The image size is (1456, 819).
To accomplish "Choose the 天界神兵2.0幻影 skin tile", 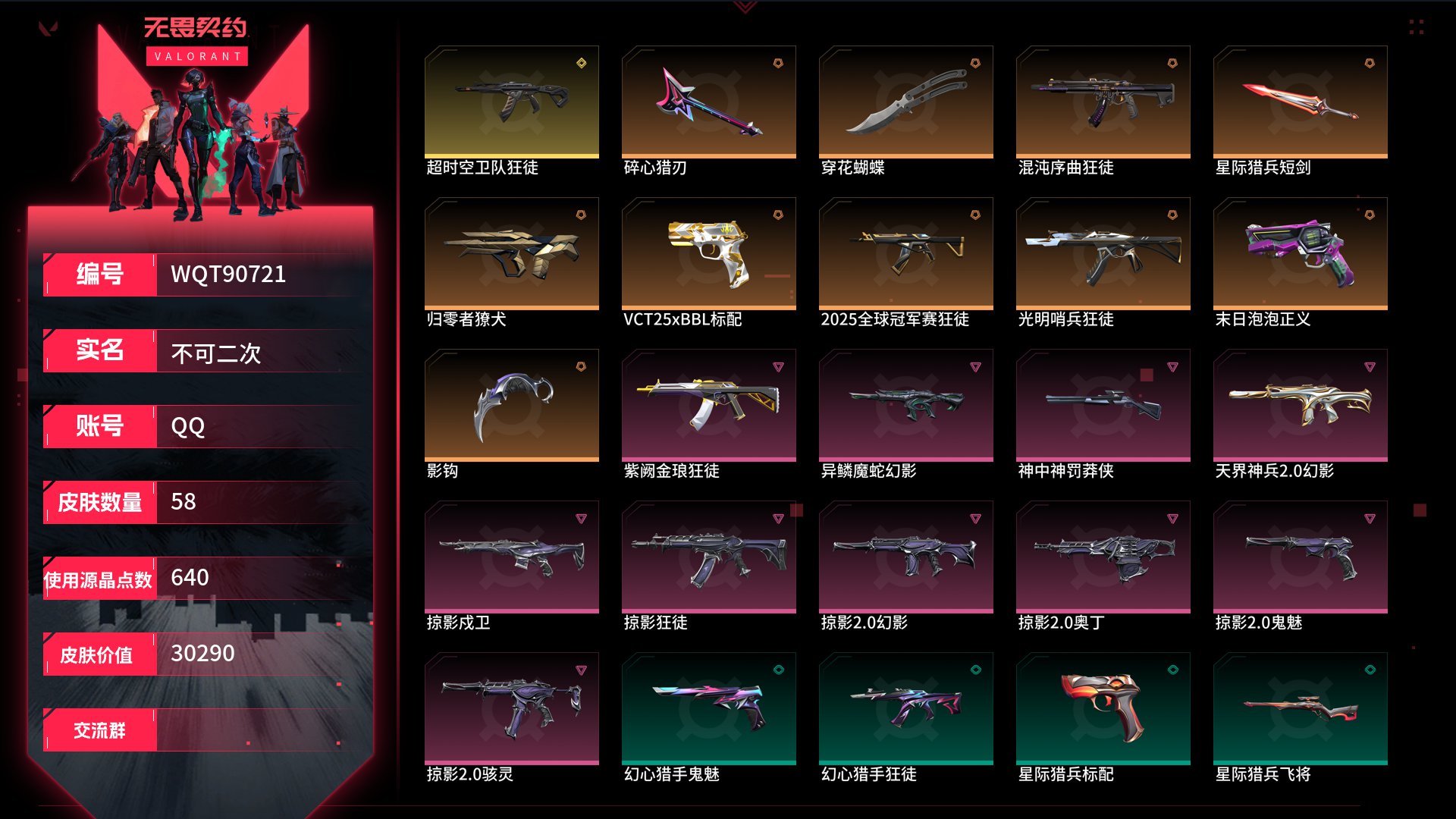I will (1301, 406).
